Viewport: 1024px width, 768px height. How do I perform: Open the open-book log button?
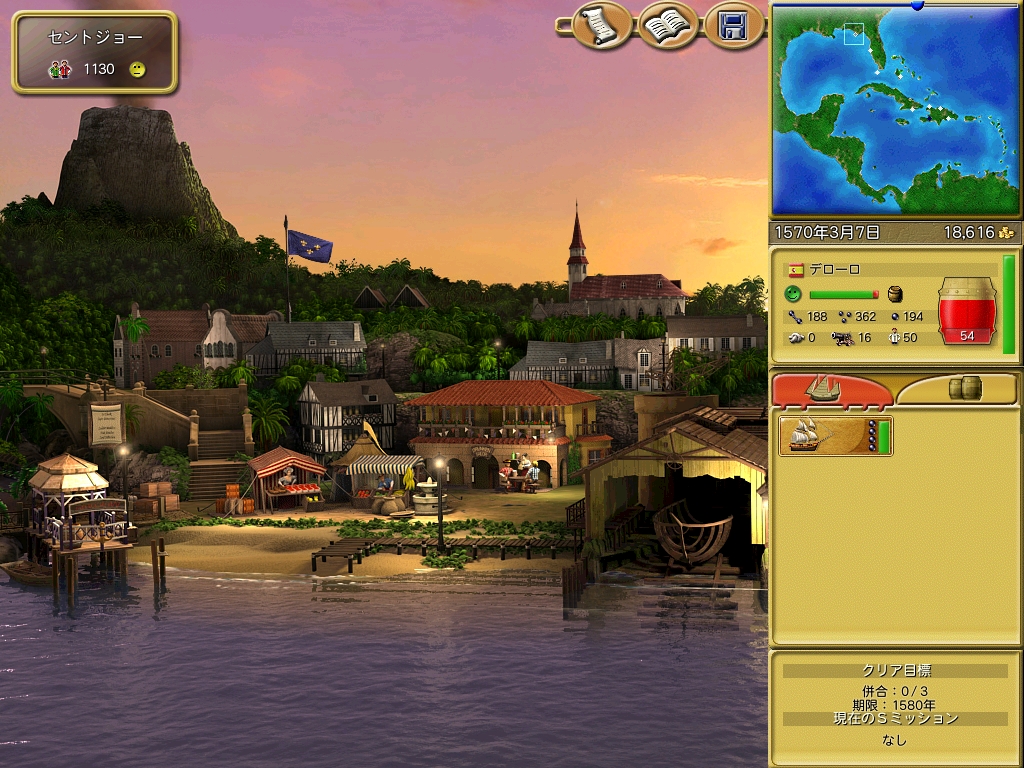tap(668, 25)
